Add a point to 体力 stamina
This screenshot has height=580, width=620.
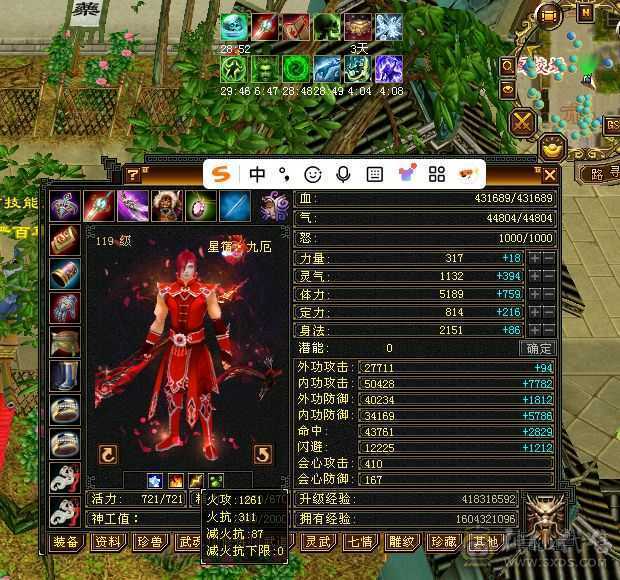[535, 295]
